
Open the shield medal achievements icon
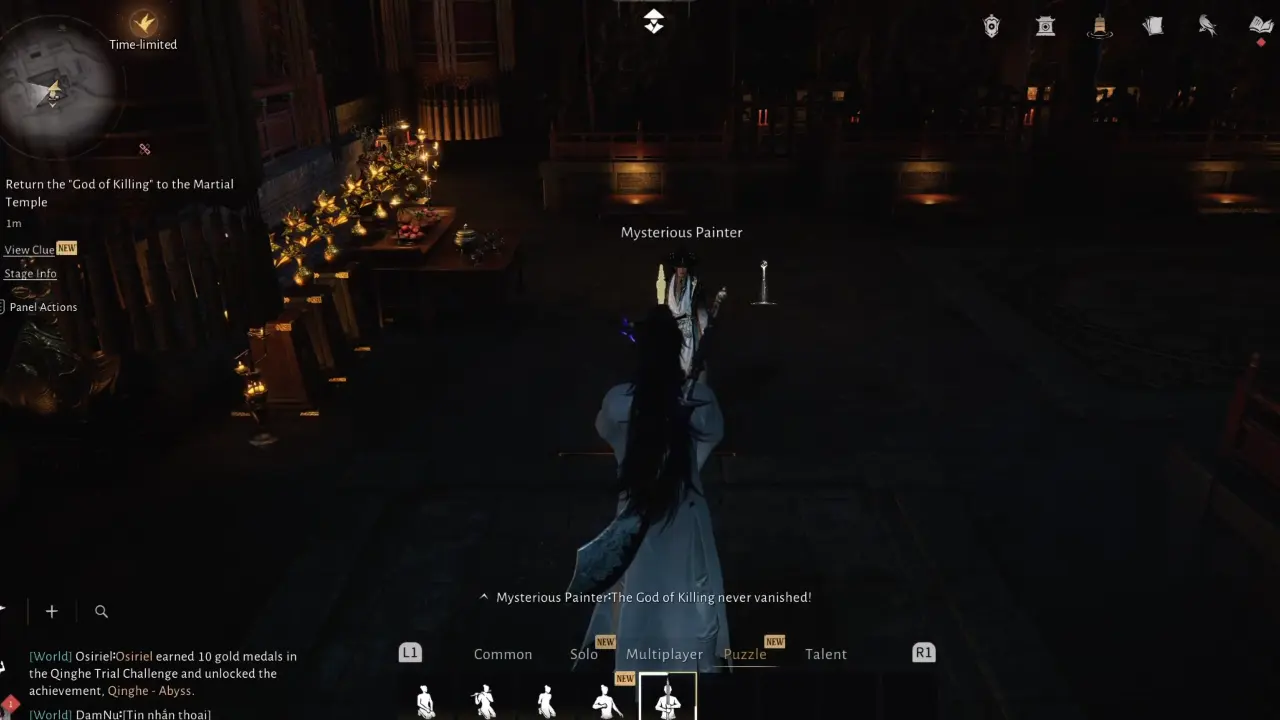(991, 26)
